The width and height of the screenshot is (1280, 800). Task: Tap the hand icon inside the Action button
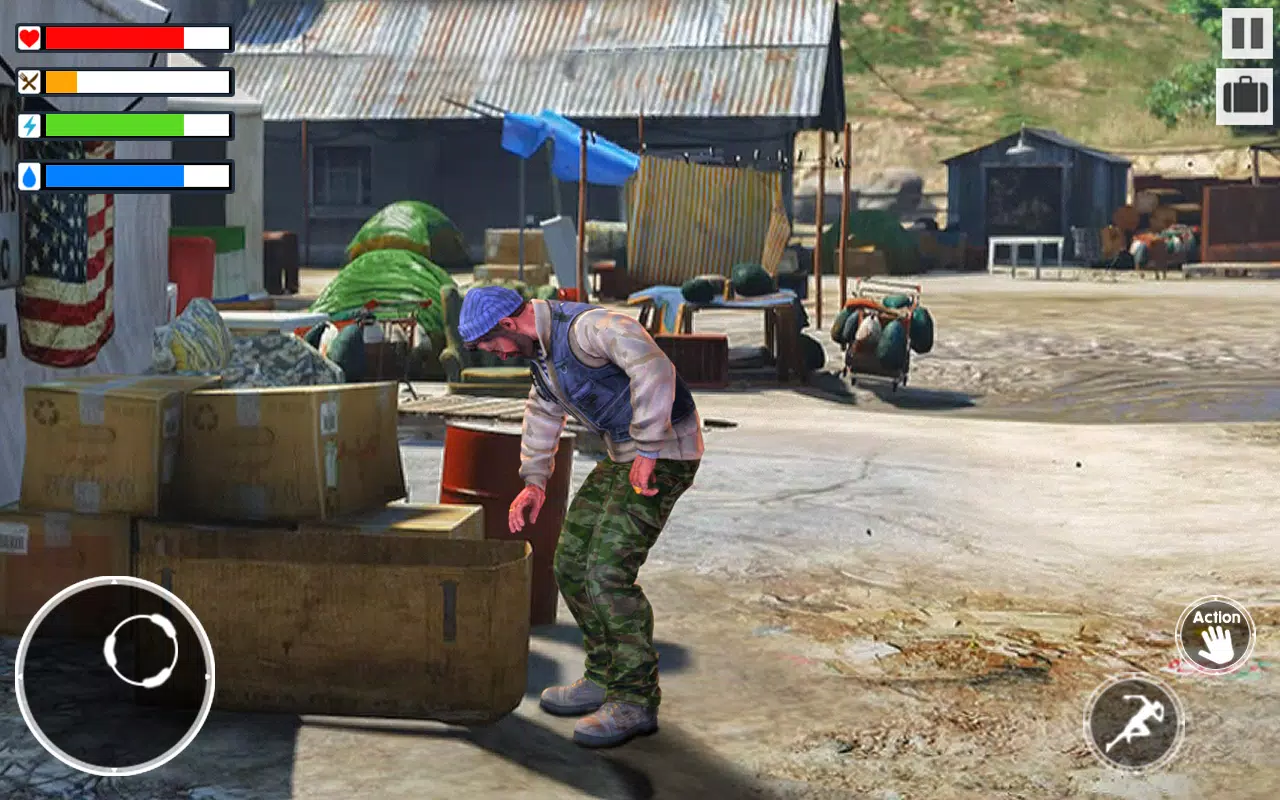pos(1215,645)
